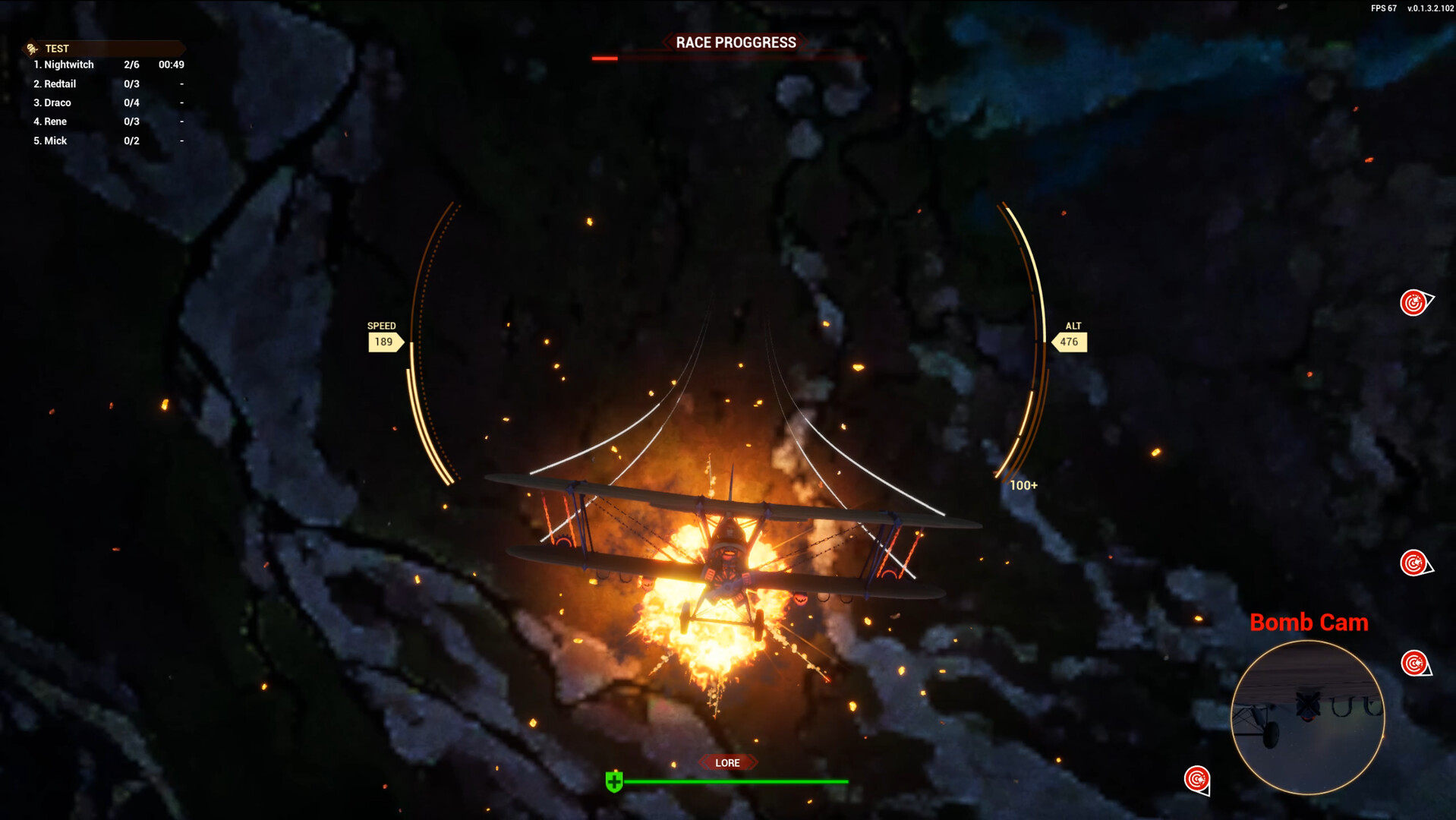Viewport: 1456px width, 820px height.
Task: Collapse the Race Proggress banner
Action: 736,43
